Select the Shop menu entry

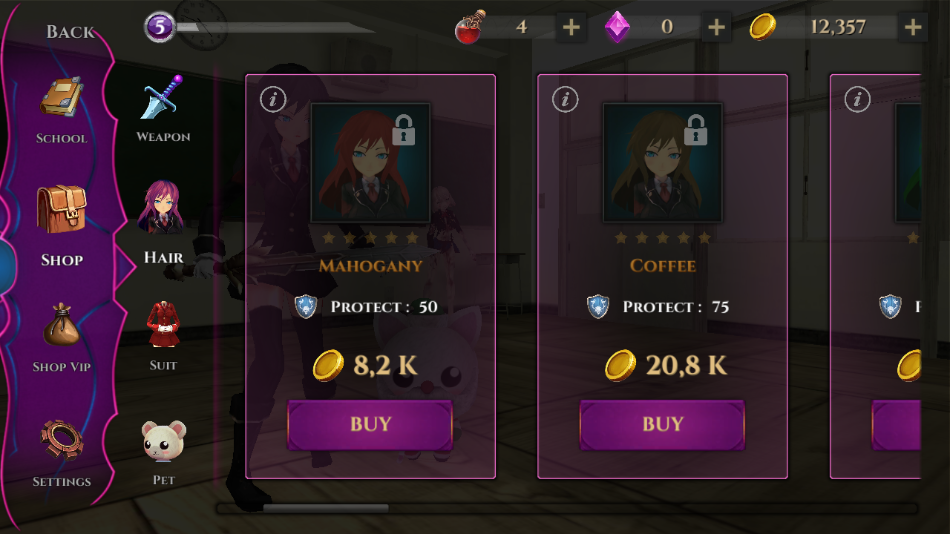62,225
